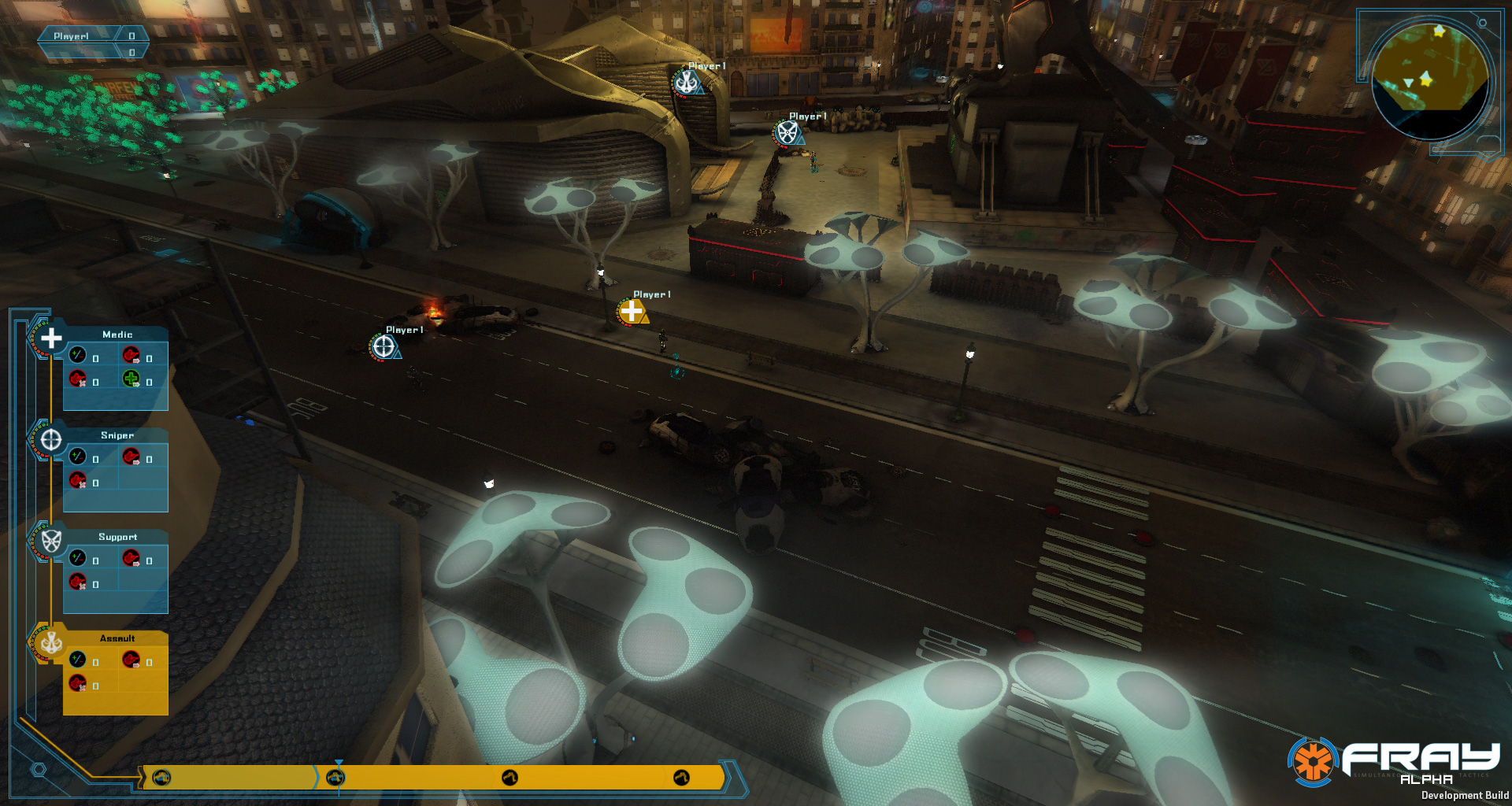Screen dimensions: 1512x806
Task: Select the highlighted Assault squad panel
Action: 116,674
